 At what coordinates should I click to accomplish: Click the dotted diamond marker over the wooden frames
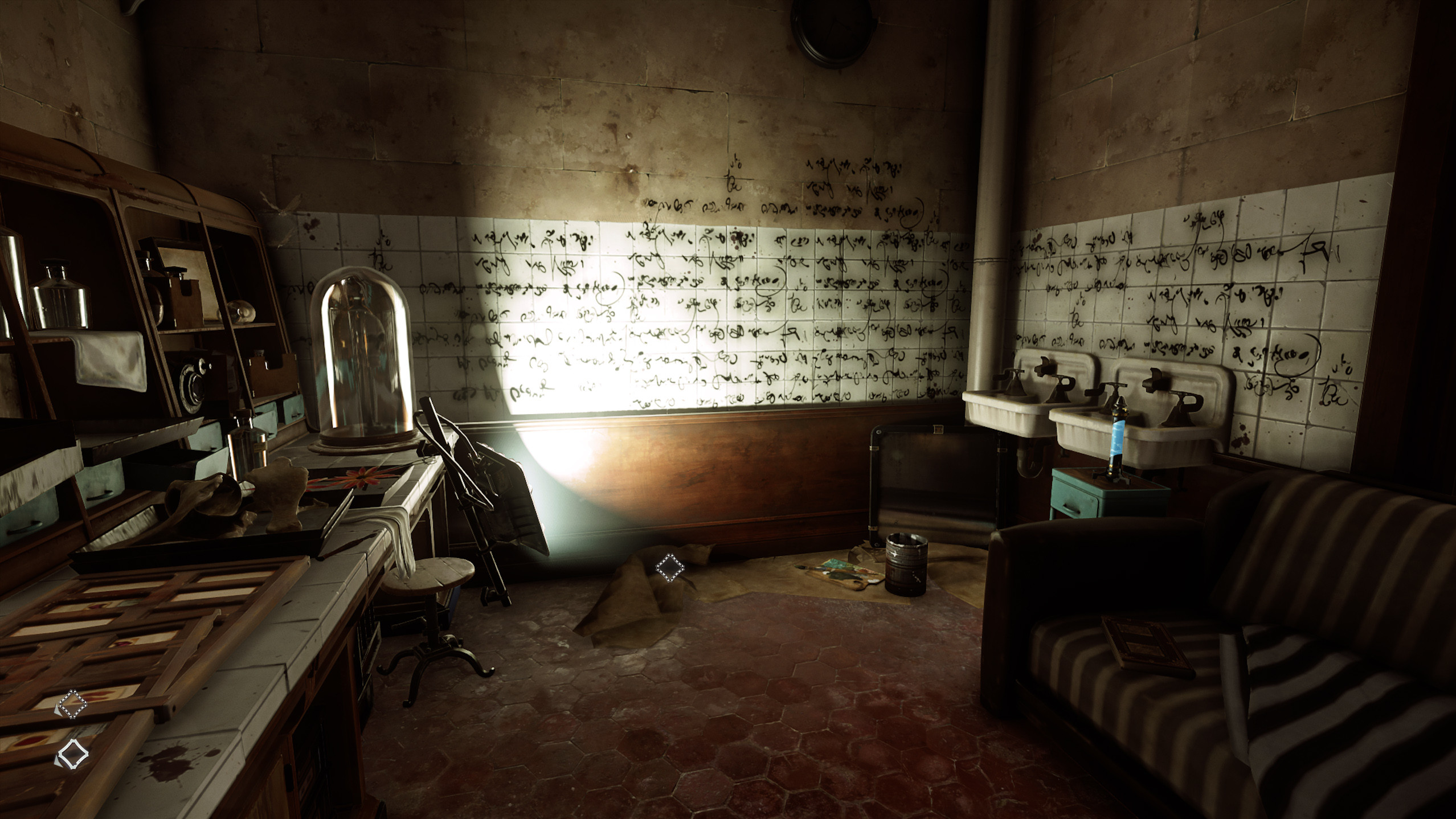[x=73, y=705]
